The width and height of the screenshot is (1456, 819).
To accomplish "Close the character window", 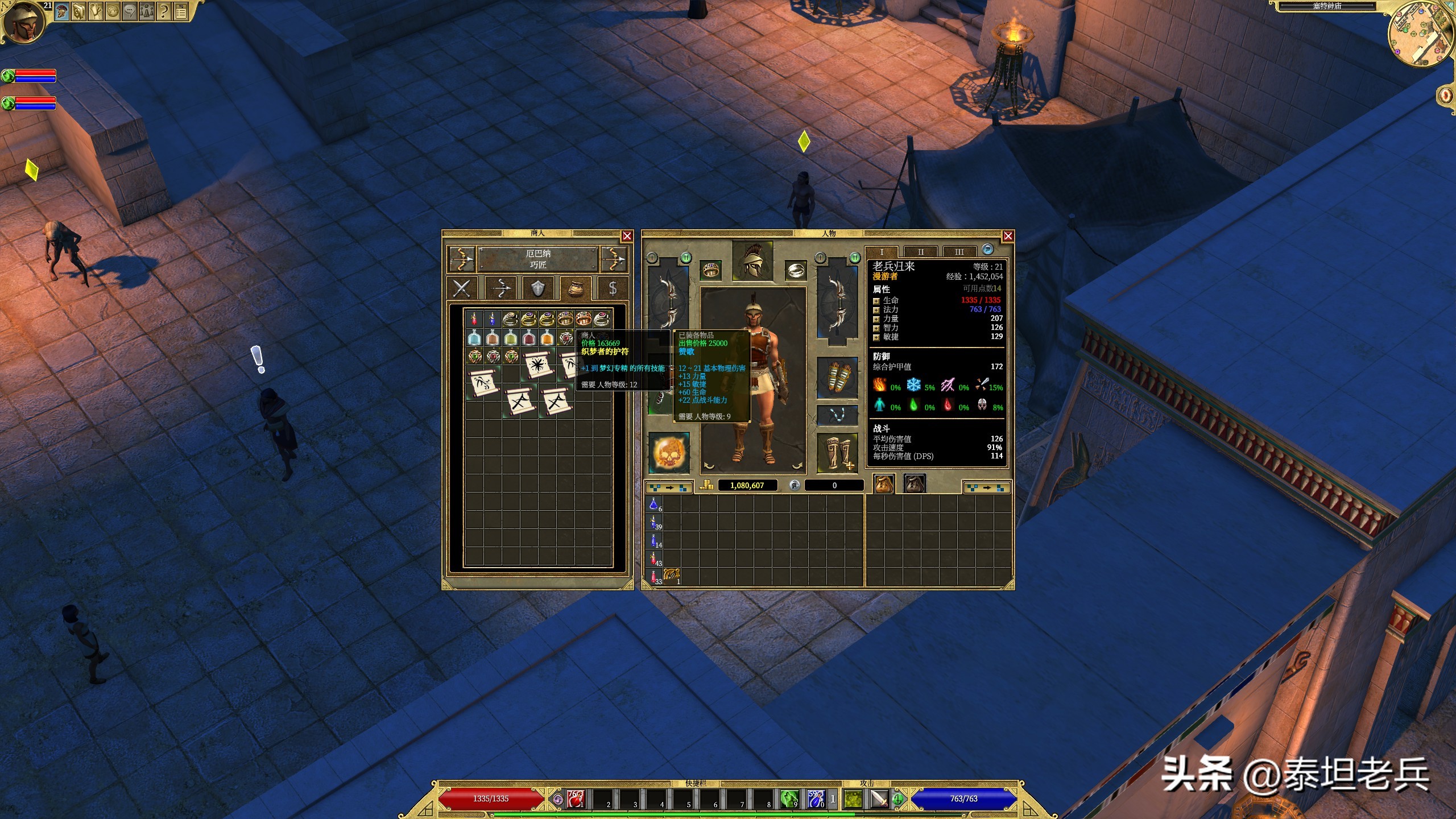I will pos(1008,236).
